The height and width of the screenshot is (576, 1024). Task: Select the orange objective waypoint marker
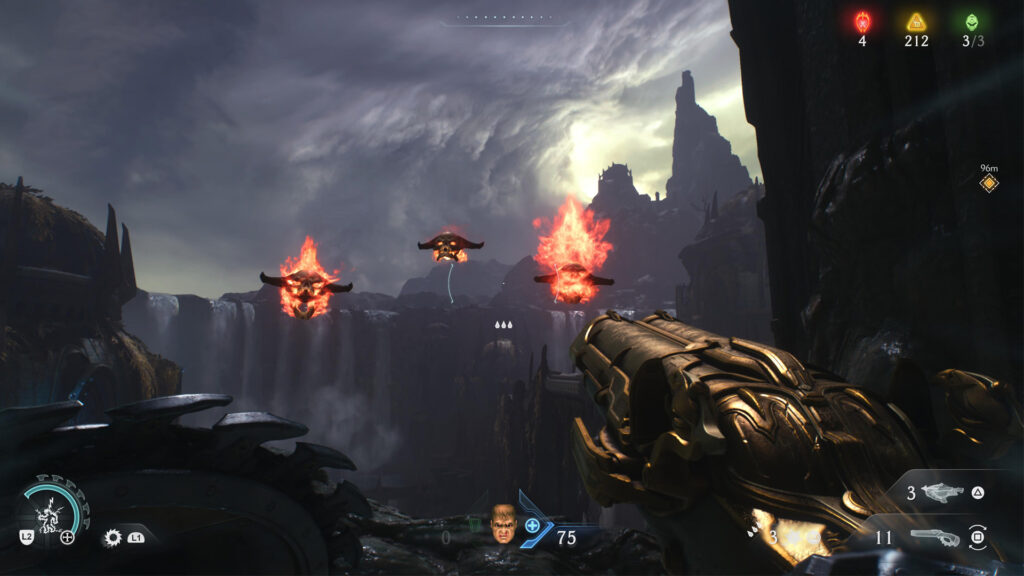point(989,184)
